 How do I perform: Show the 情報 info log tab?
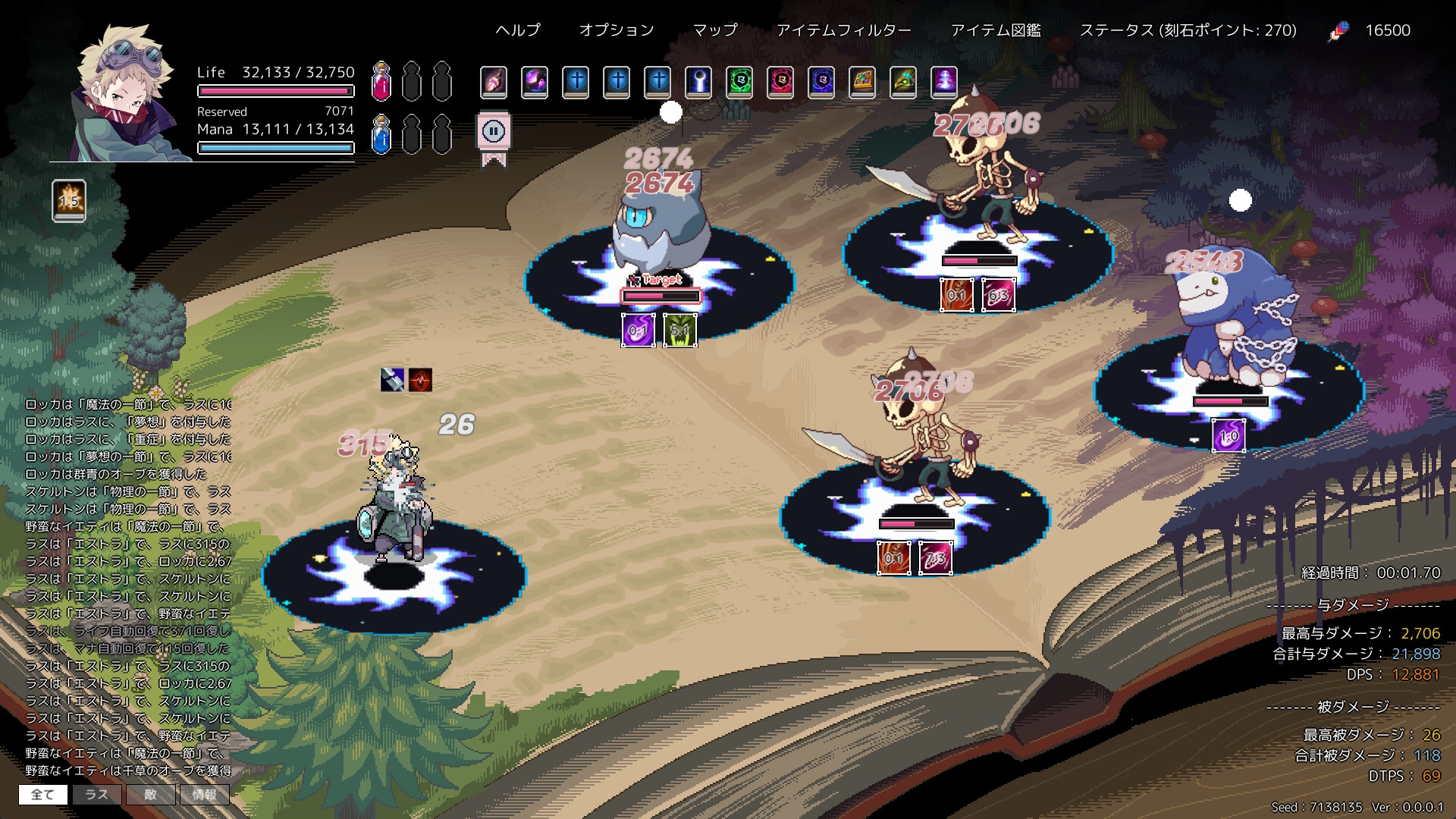click(x=204, y=794)
